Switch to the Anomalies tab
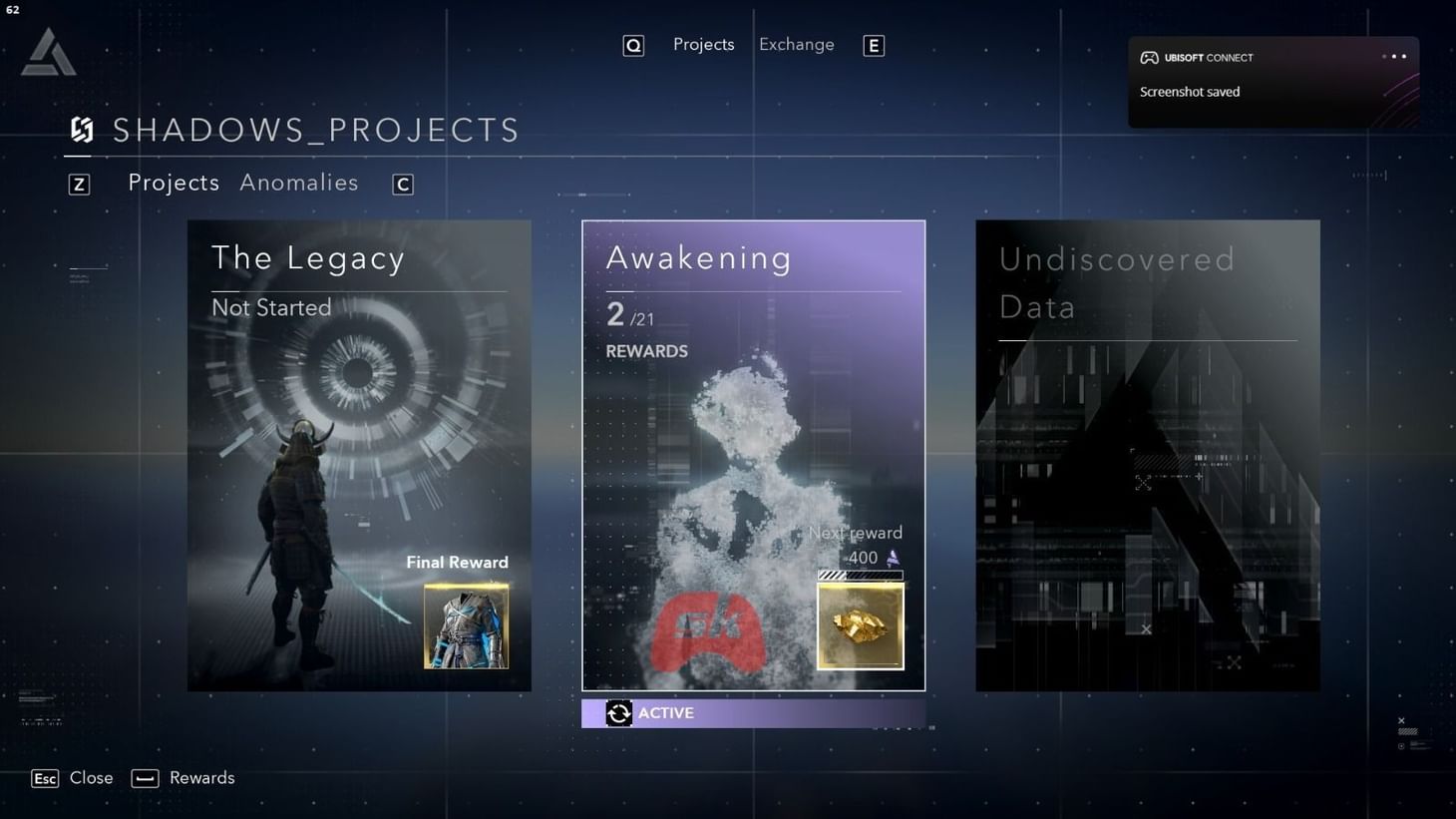This screenshot has width=1456, height=819. pyautogui.click(x=298, y=183)
